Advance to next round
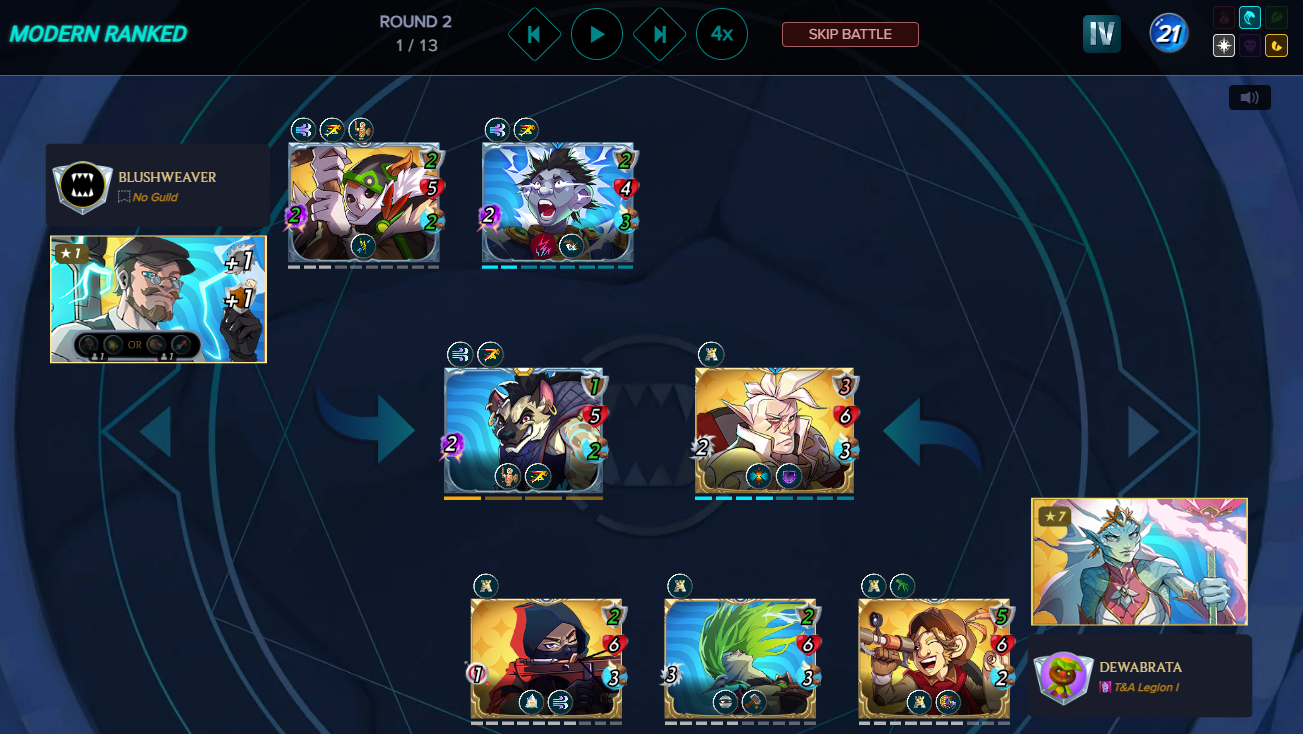The width and height of the screenshot is (1303, 734). [660, 34]
